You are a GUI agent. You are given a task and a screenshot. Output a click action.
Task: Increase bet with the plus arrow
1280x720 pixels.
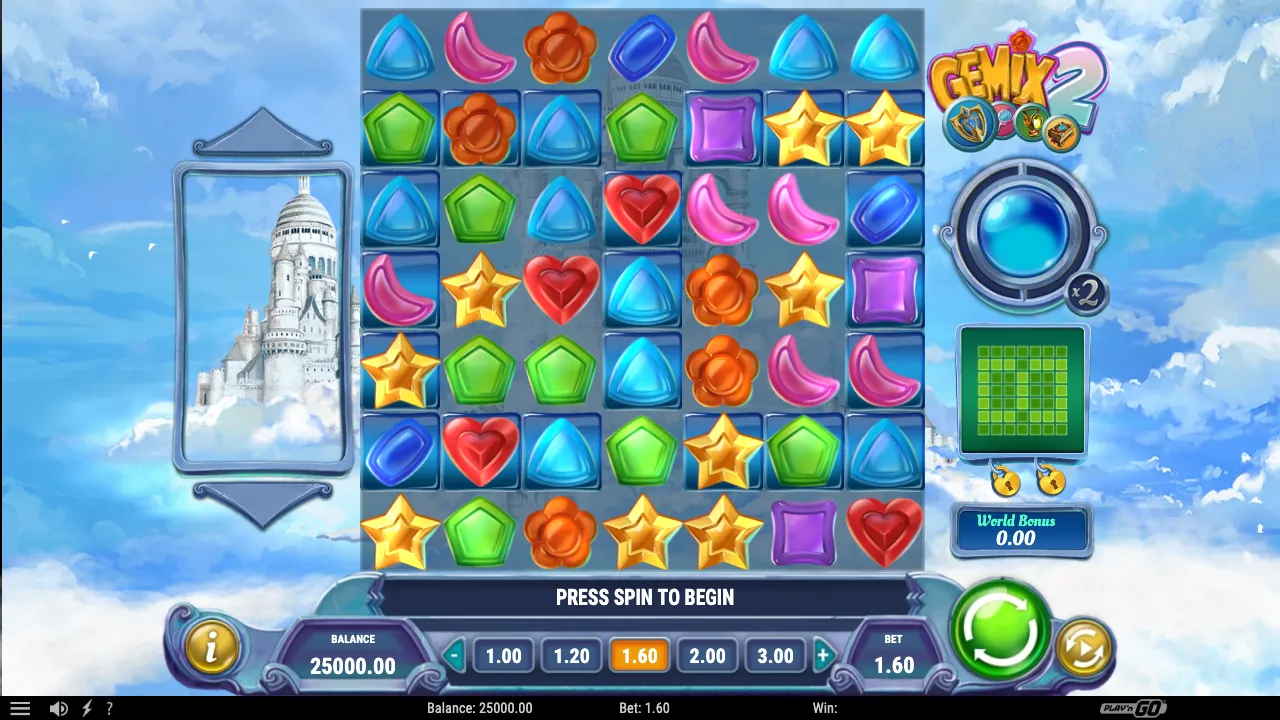pos(823,657)
